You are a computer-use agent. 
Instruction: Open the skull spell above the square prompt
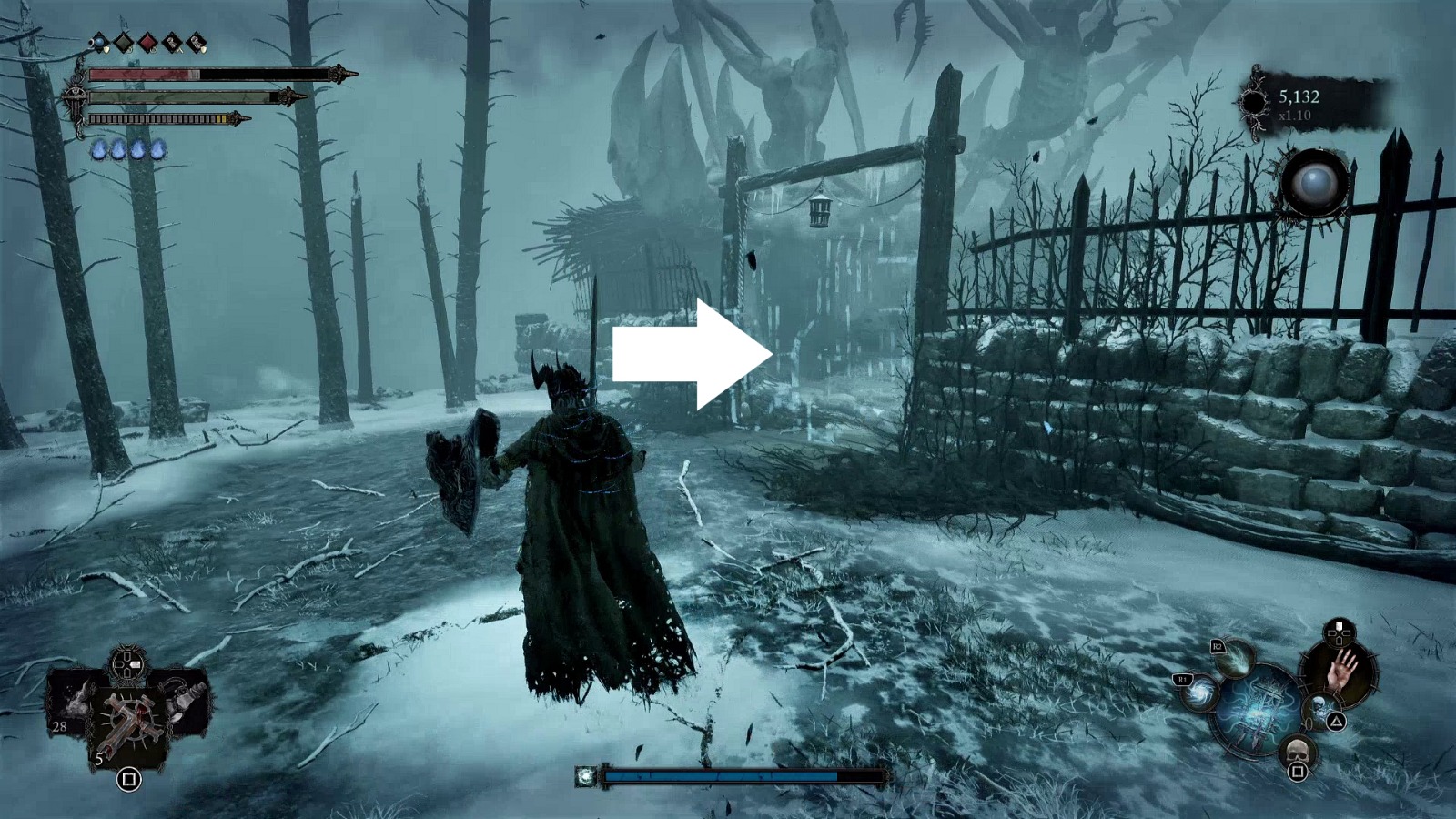(x=1298, y=750)
